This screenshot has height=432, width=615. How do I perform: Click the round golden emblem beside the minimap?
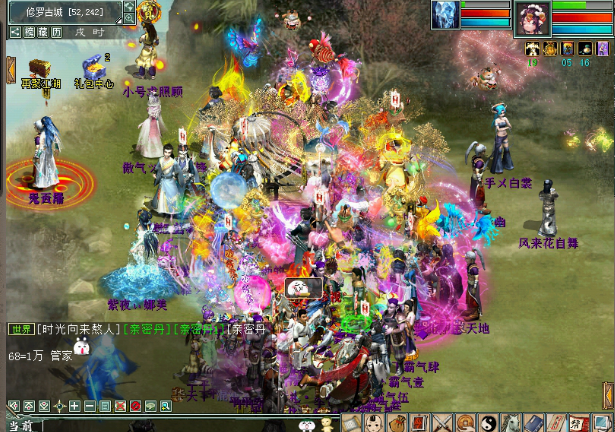pos(150,12)
